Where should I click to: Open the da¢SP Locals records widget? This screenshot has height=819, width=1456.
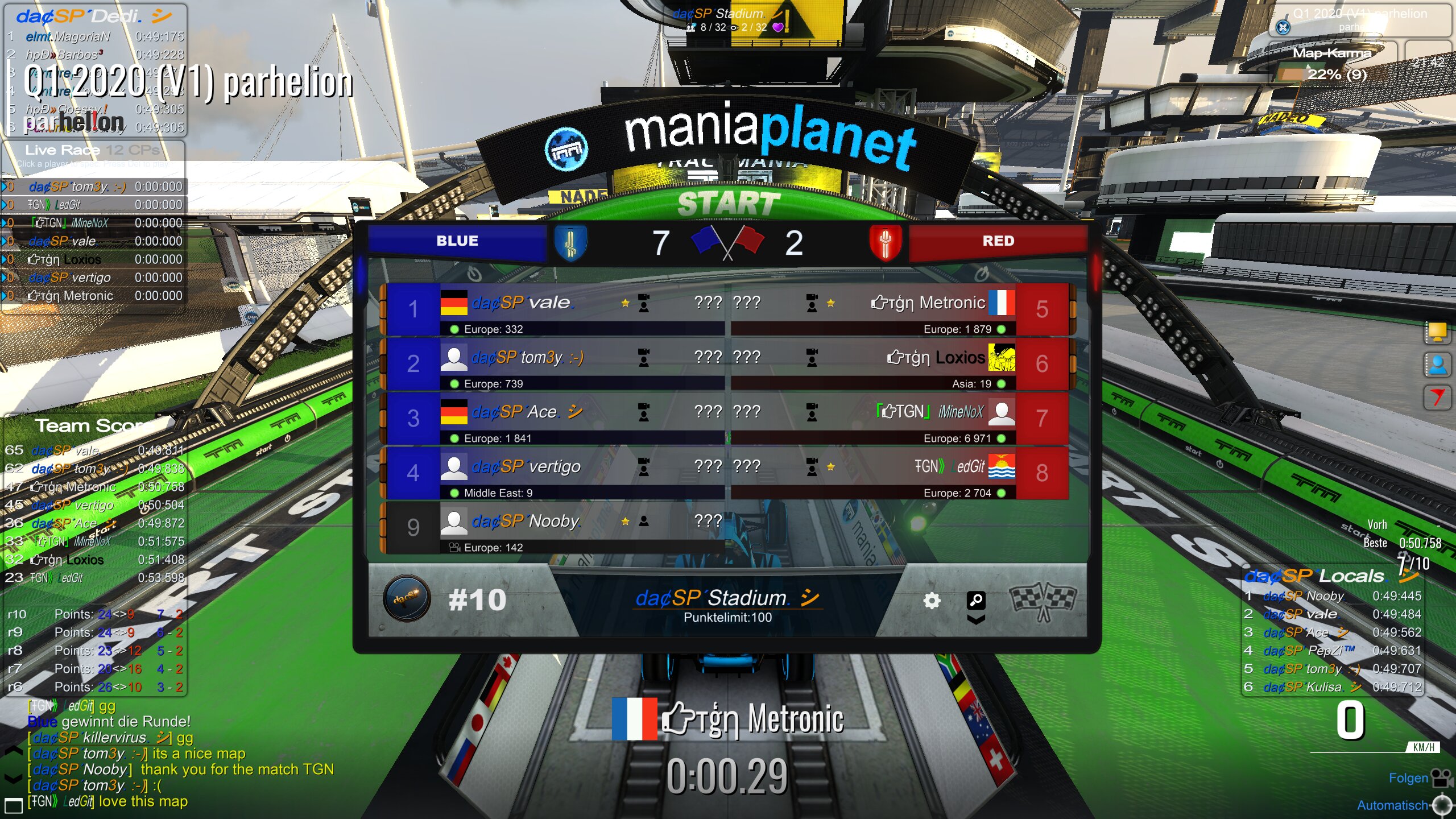1331,577
